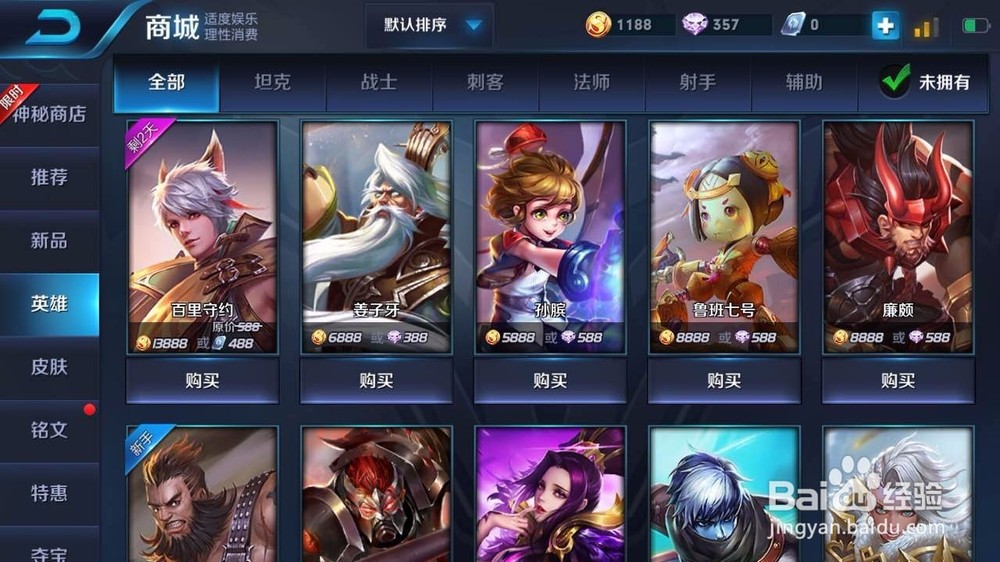Viewport: 1000px width, 562px height.
Task: Show the 法师 hero category
Action: coord(591,82)
